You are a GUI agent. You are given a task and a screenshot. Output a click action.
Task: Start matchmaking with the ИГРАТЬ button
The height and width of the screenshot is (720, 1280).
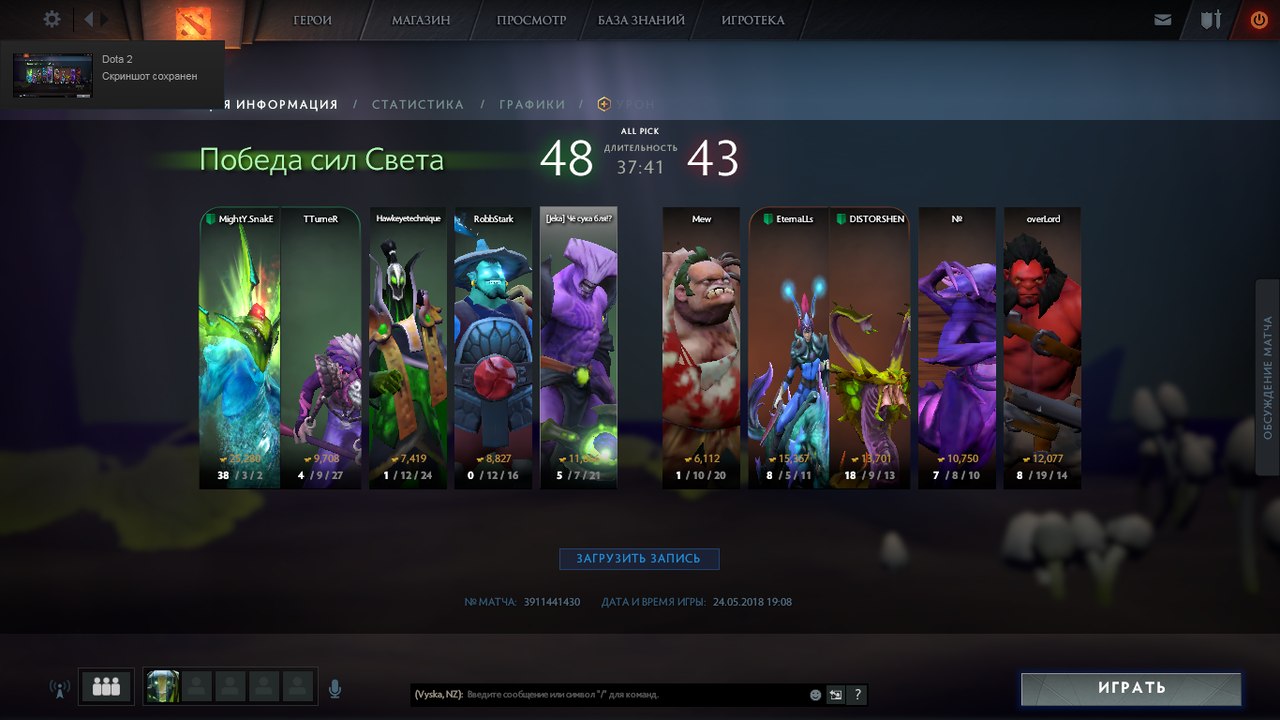1131,688
